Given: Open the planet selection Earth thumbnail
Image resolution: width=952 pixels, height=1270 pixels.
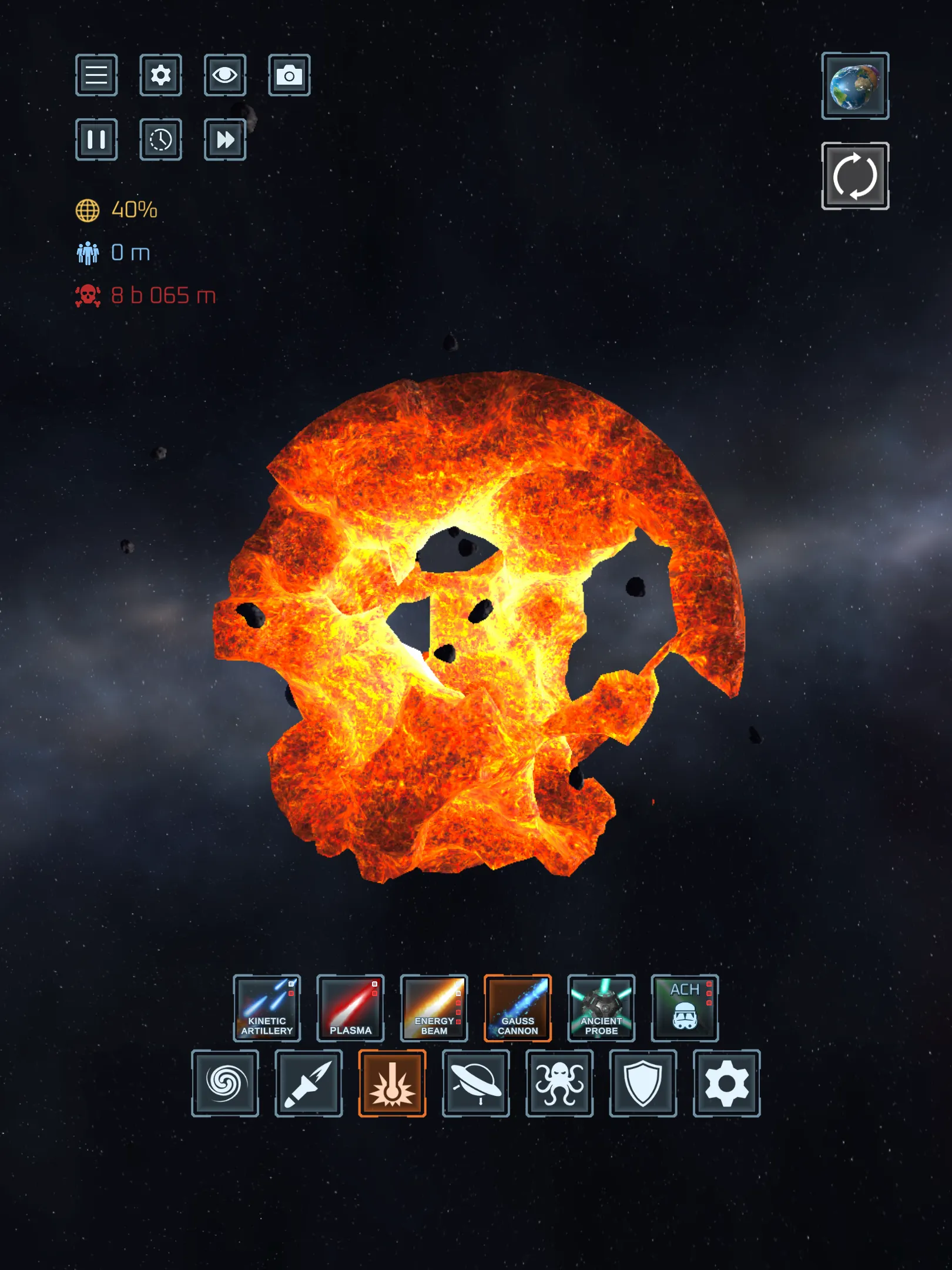Looking at the screenshot, I should point(855,86).
